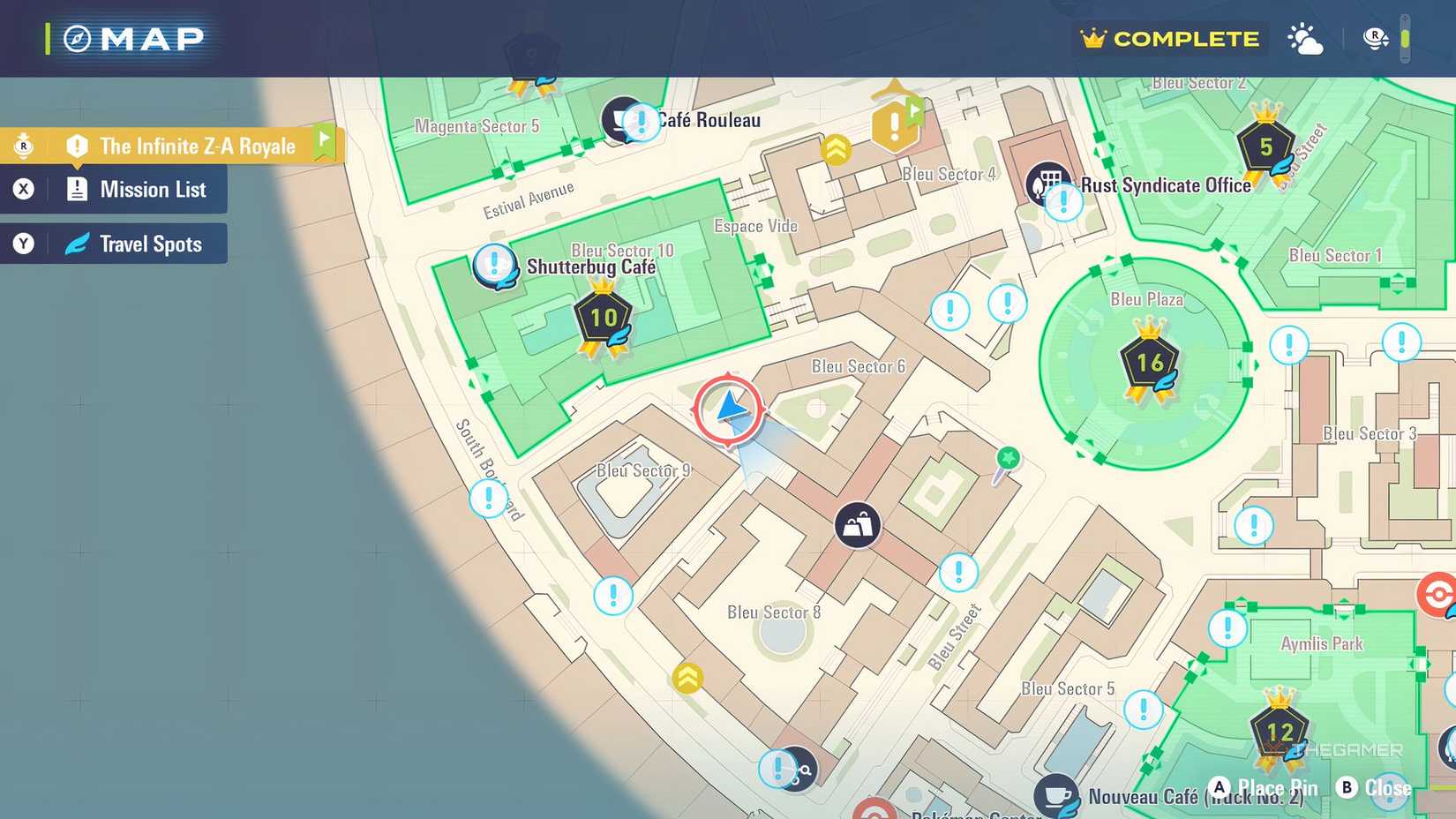Click the weather forecast icon in the top bar
This screenshot has height=819, width=1456.
(1304, 38)
